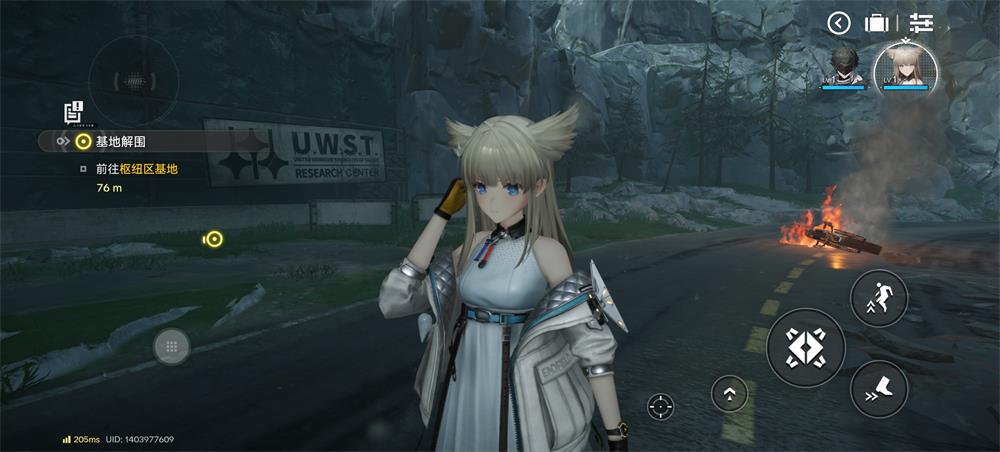Tap the jump button with running figure

coord(879,298)
